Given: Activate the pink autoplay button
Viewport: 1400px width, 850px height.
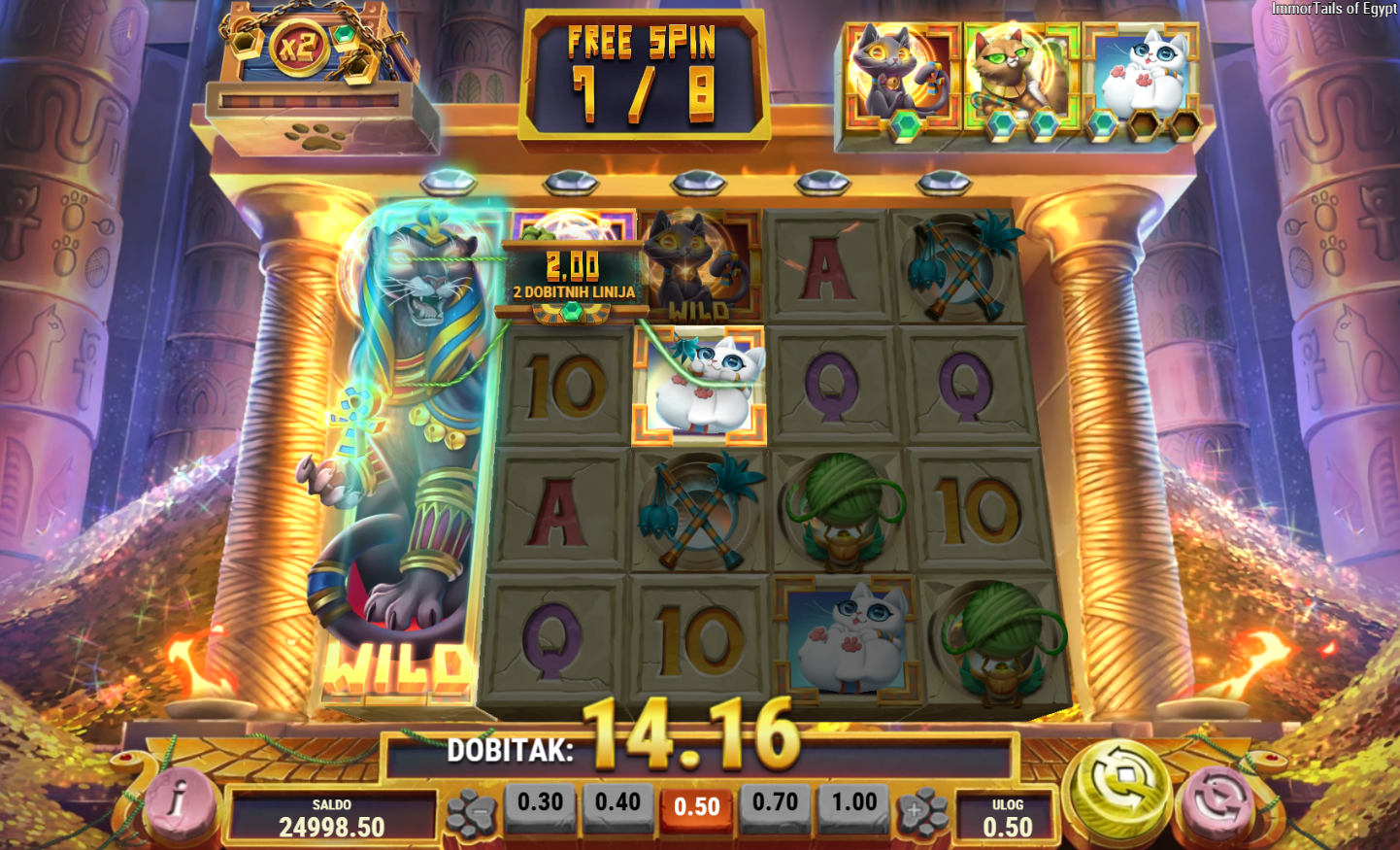Looking at the screenshot, I should click(x=1218, y=801).
